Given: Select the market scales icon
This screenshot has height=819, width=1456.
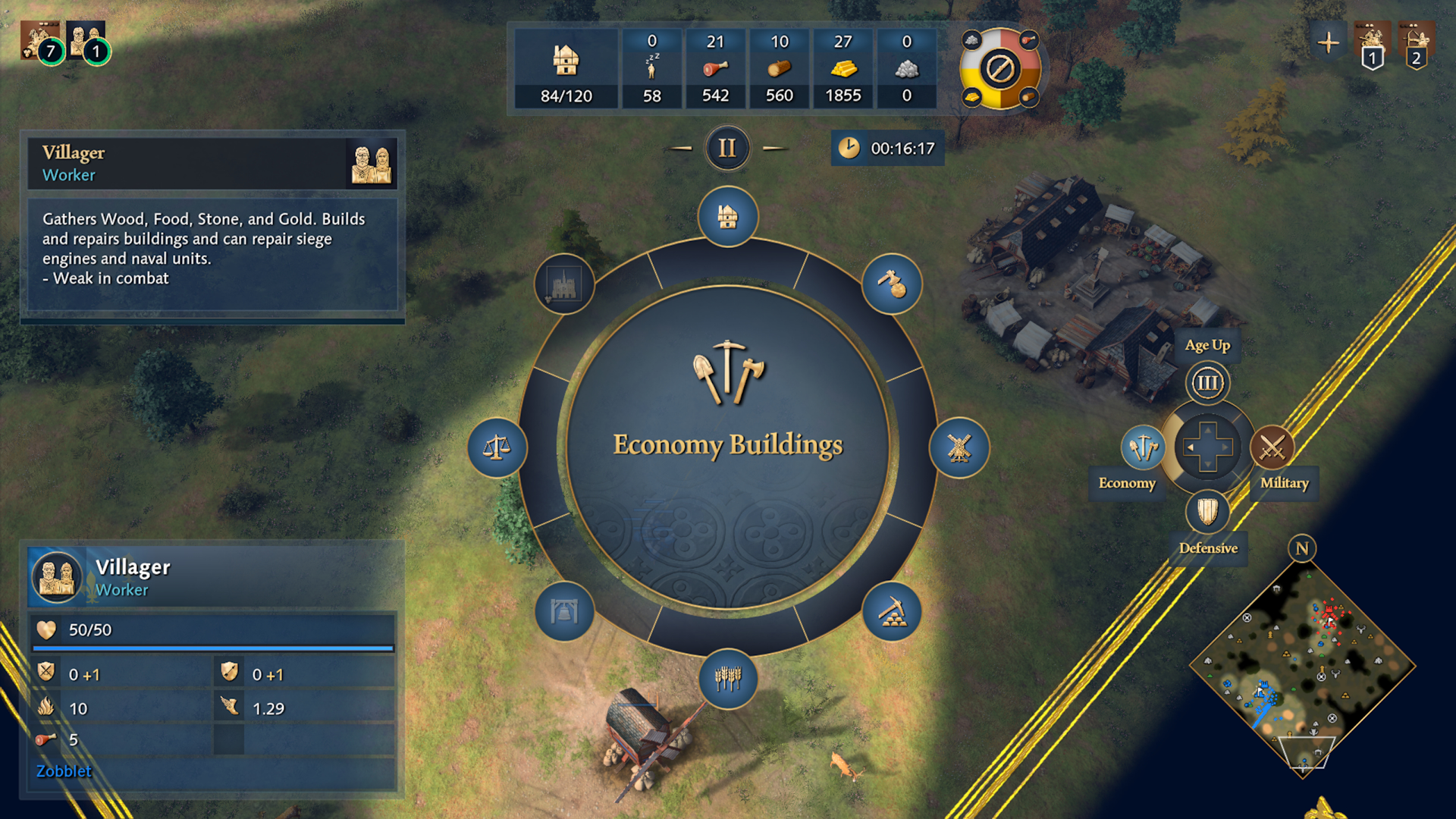Looking at the screenshot, I should (497, 447).
